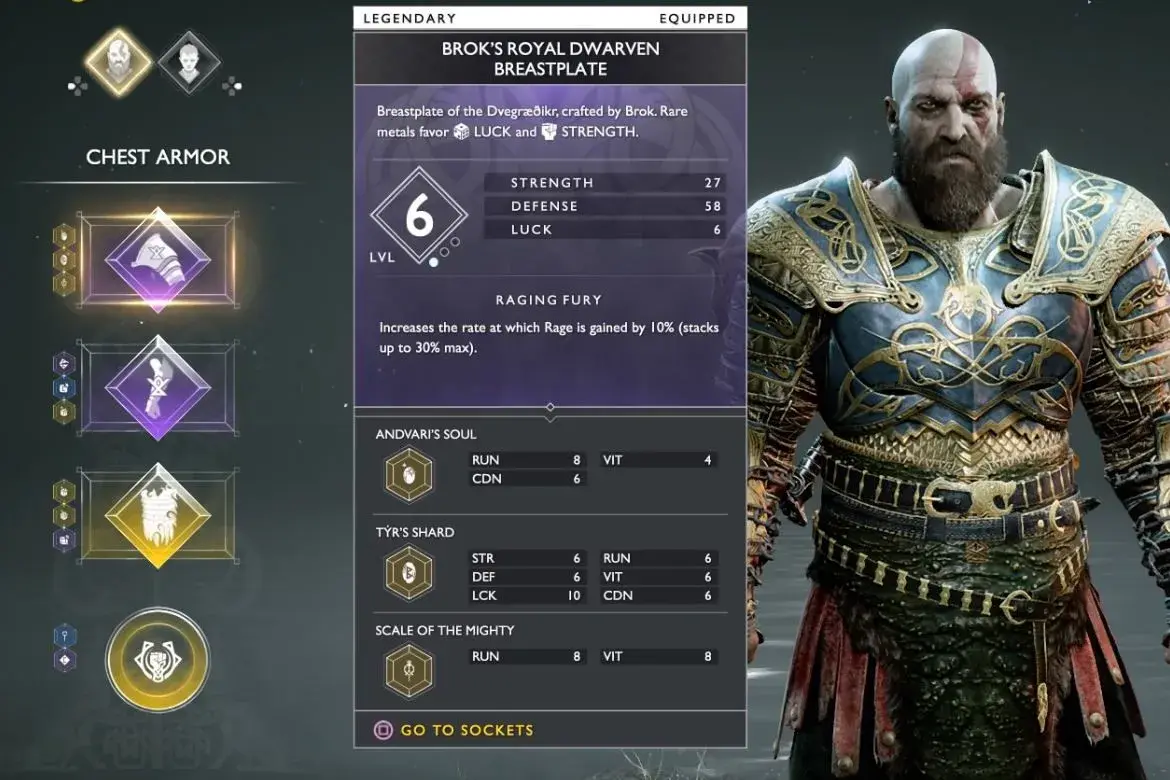Choose the Scale of the Mighty socket
The width and height of the screenshot is (1170, 780).
click(409, 670)
